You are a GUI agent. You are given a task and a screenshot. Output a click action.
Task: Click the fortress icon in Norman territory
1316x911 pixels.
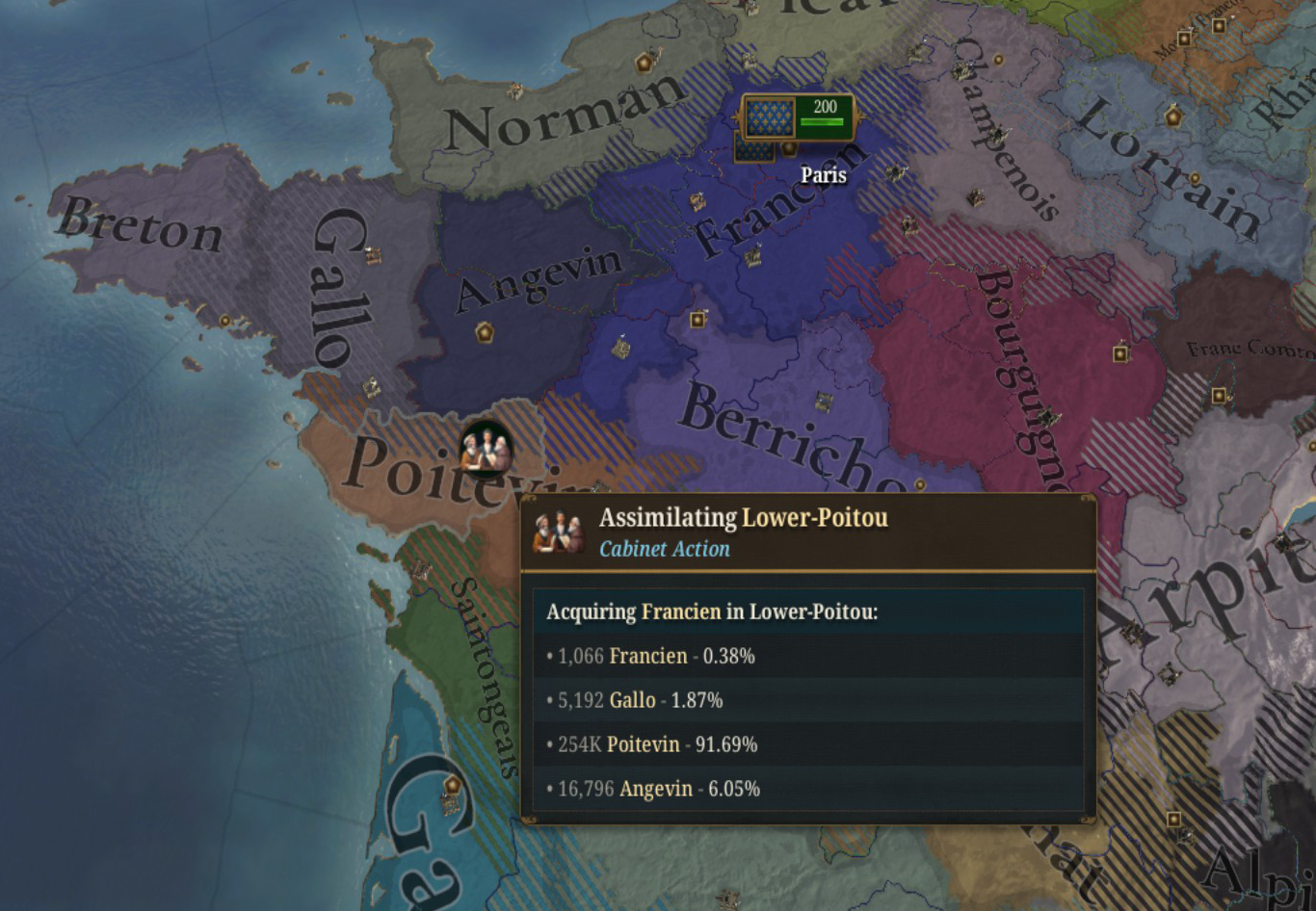[644, 64]
